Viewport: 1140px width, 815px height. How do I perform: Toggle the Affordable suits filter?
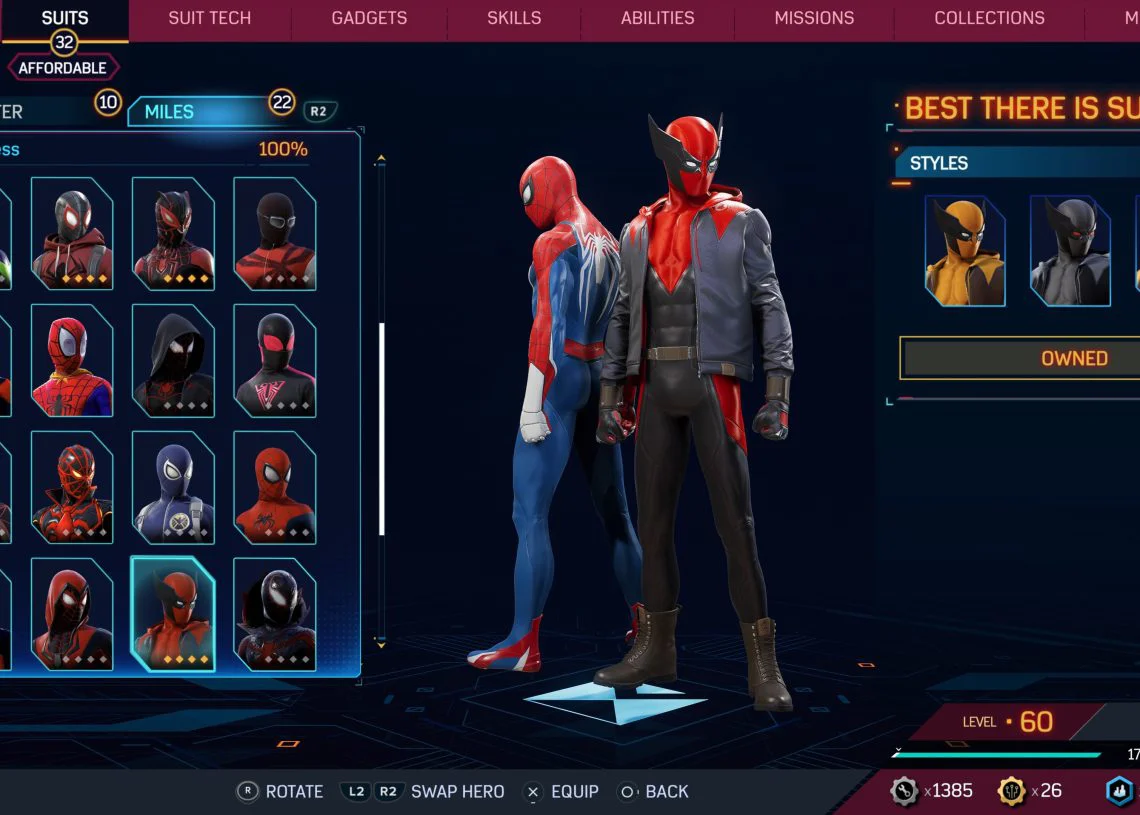63,68
